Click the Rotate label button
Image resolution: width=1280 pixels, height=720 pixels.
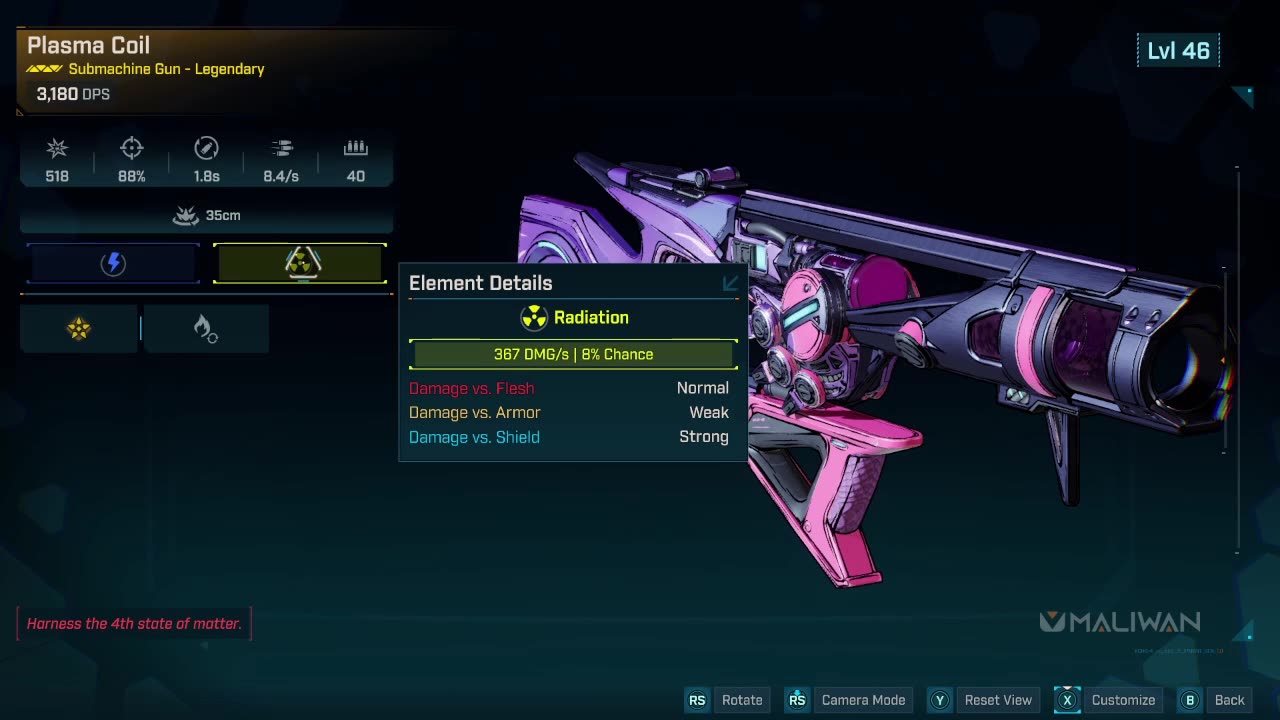tap(741, 700)
